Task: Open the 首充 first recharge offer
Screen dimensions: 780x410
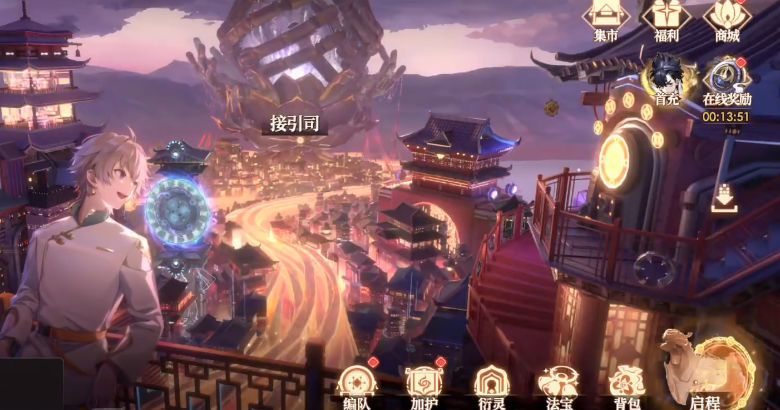Action: tap(666, 78)
